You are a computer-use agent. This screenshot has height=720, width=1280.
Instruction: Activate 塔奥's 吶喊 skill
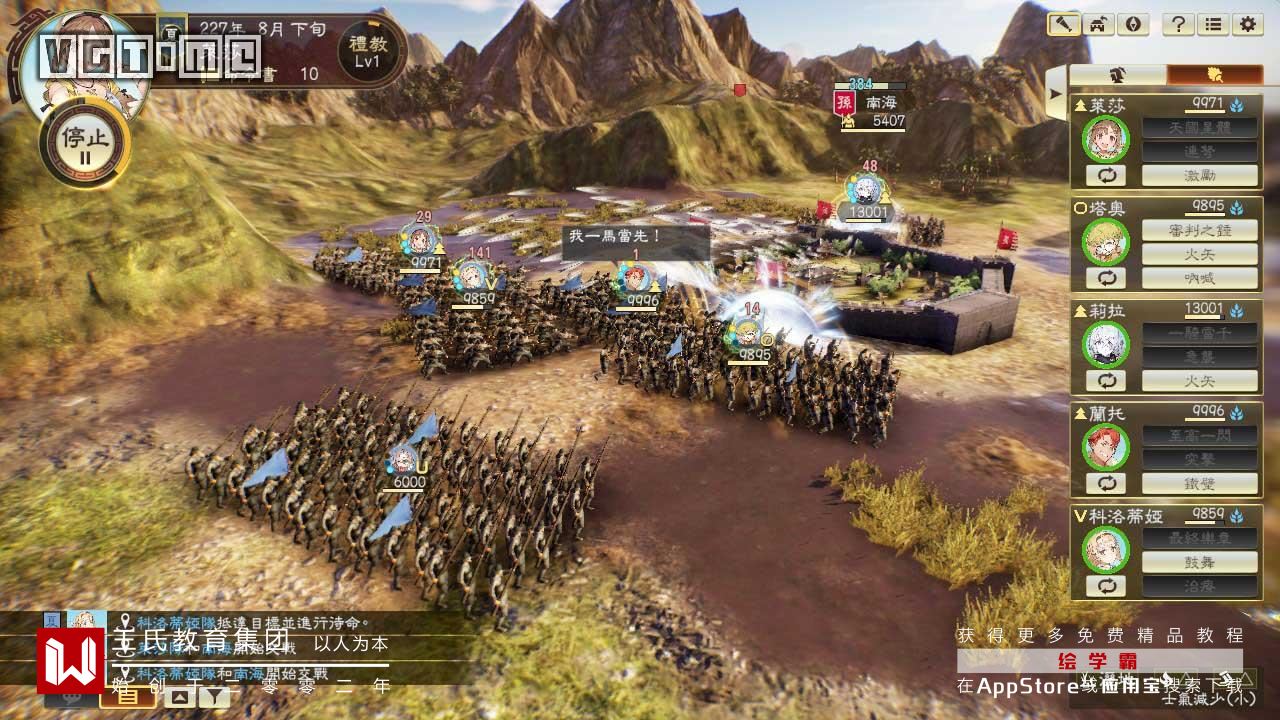1199,279
